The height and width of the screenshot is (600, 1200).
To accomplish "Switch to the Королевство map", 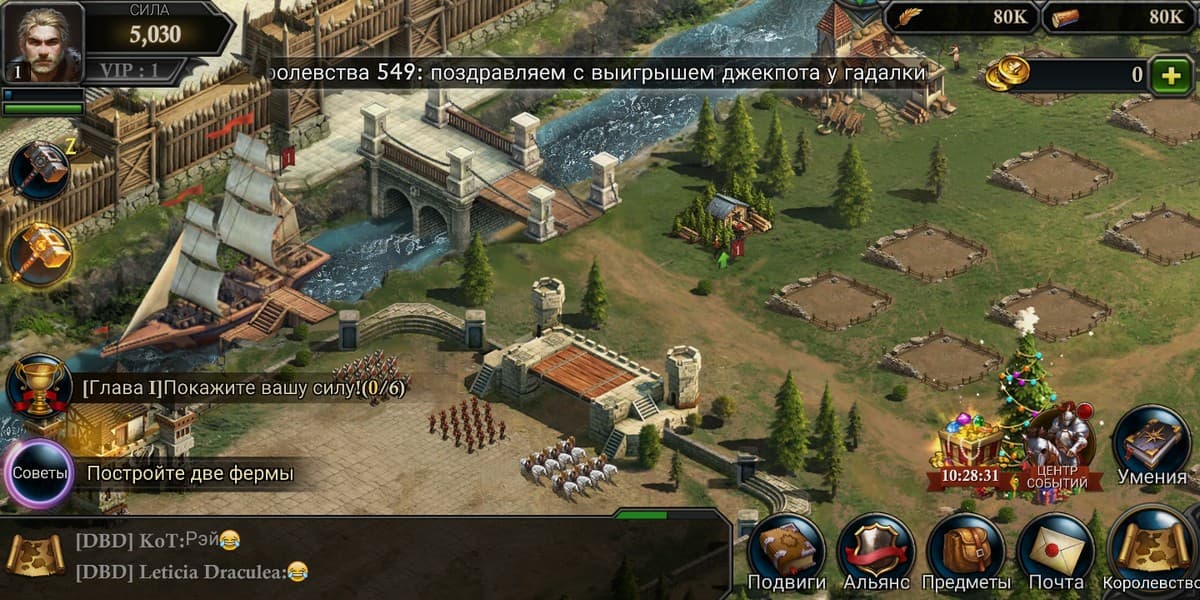I will point(1152,553).
